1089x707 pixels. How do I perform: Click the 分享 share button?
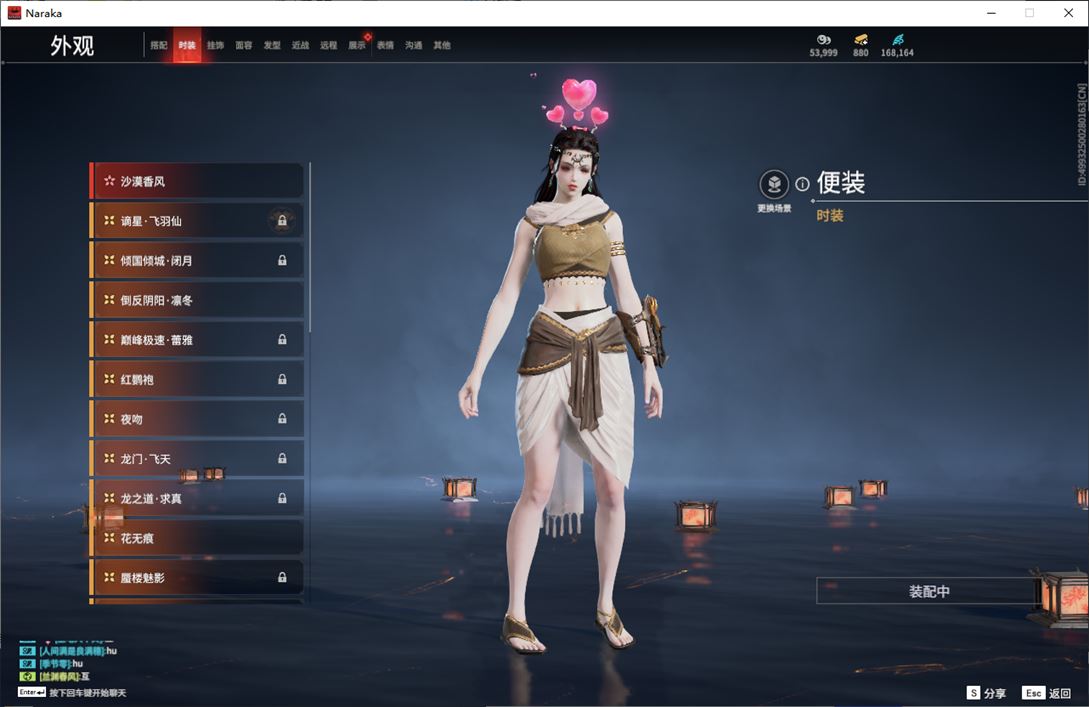pyautogui.click(x=986, y=693)
